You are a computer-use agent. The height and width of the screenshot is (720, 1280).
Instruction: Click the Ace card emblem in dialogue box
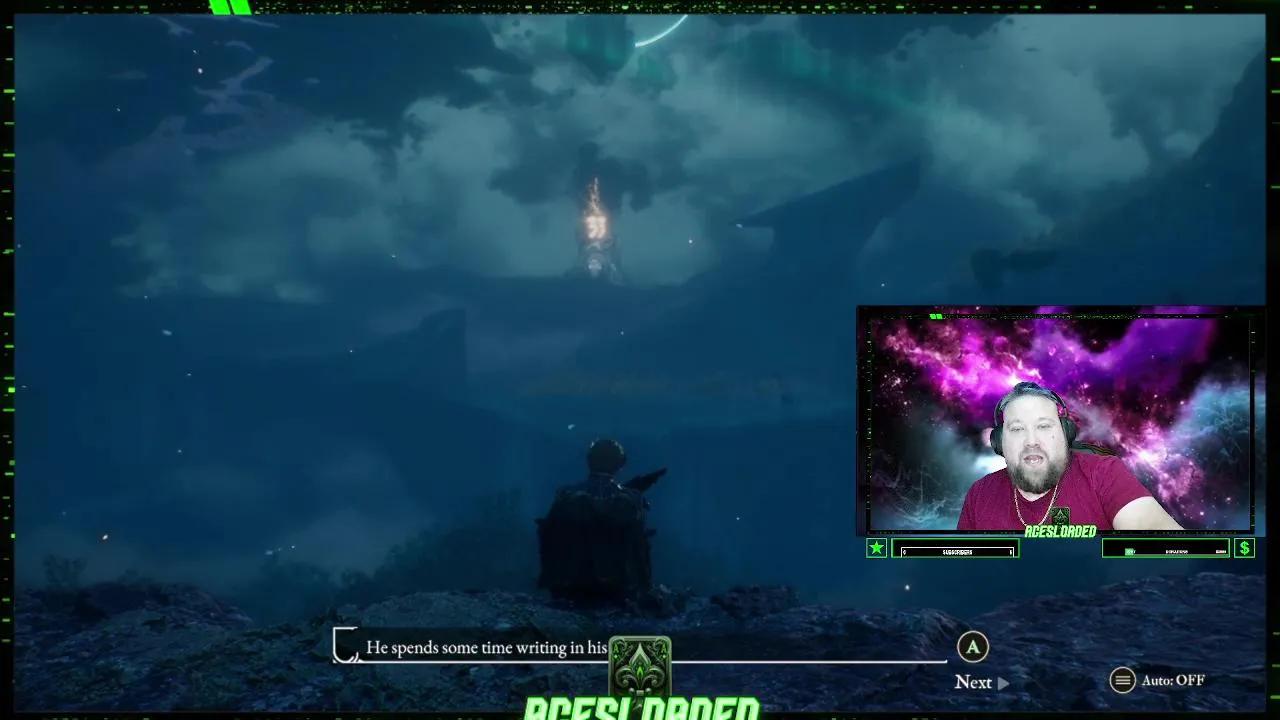640,665
